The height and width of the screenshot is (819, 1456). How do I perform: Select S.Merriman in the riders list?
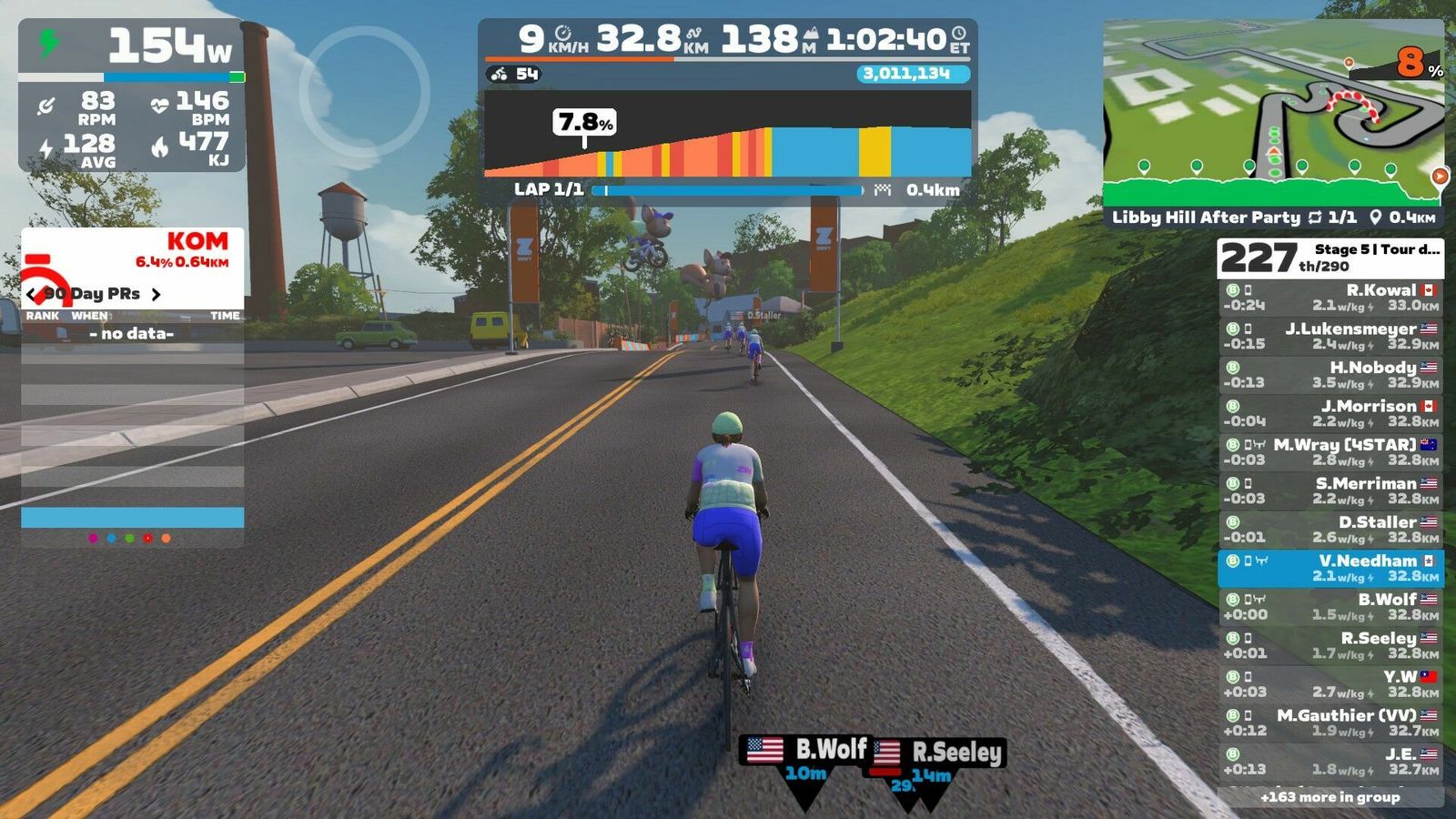pos(1330,490)
